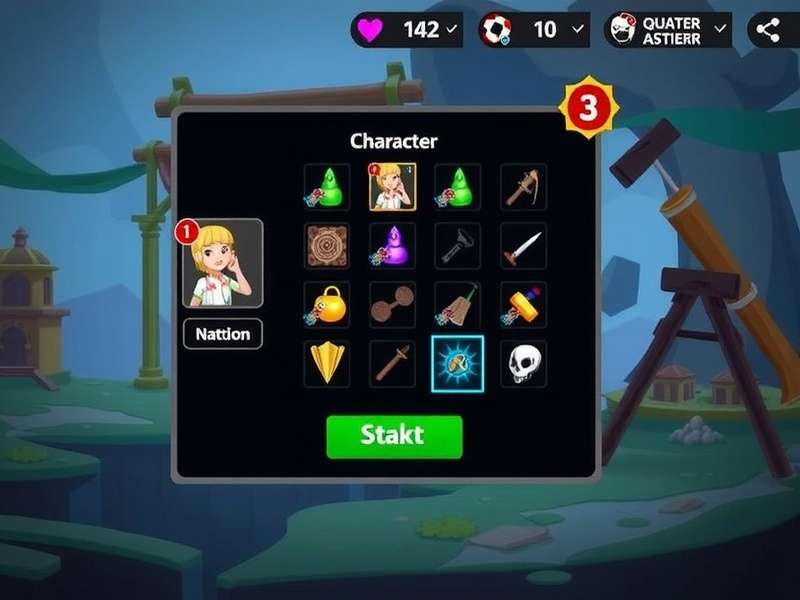800x600 pixels.
Task: Click the green Stakt button
Action: click(394, 436)
